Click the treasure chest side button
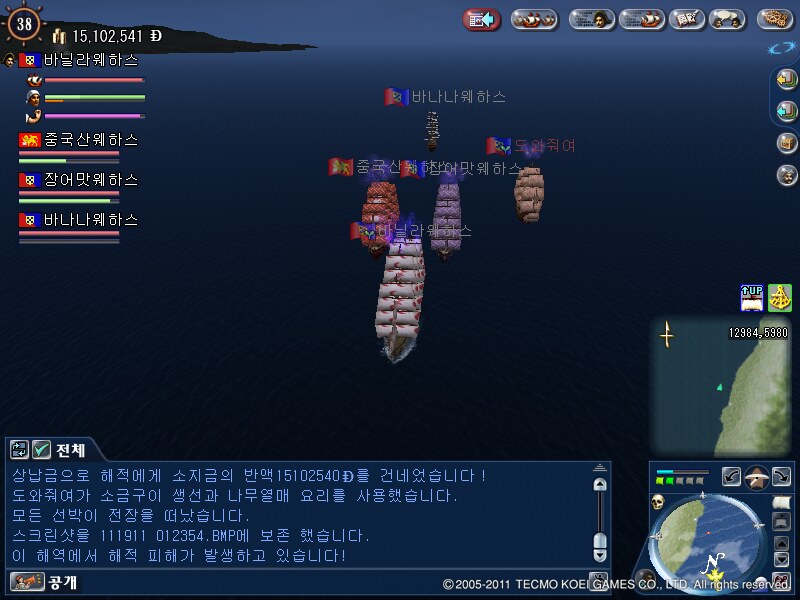 (x=786, y=143)
